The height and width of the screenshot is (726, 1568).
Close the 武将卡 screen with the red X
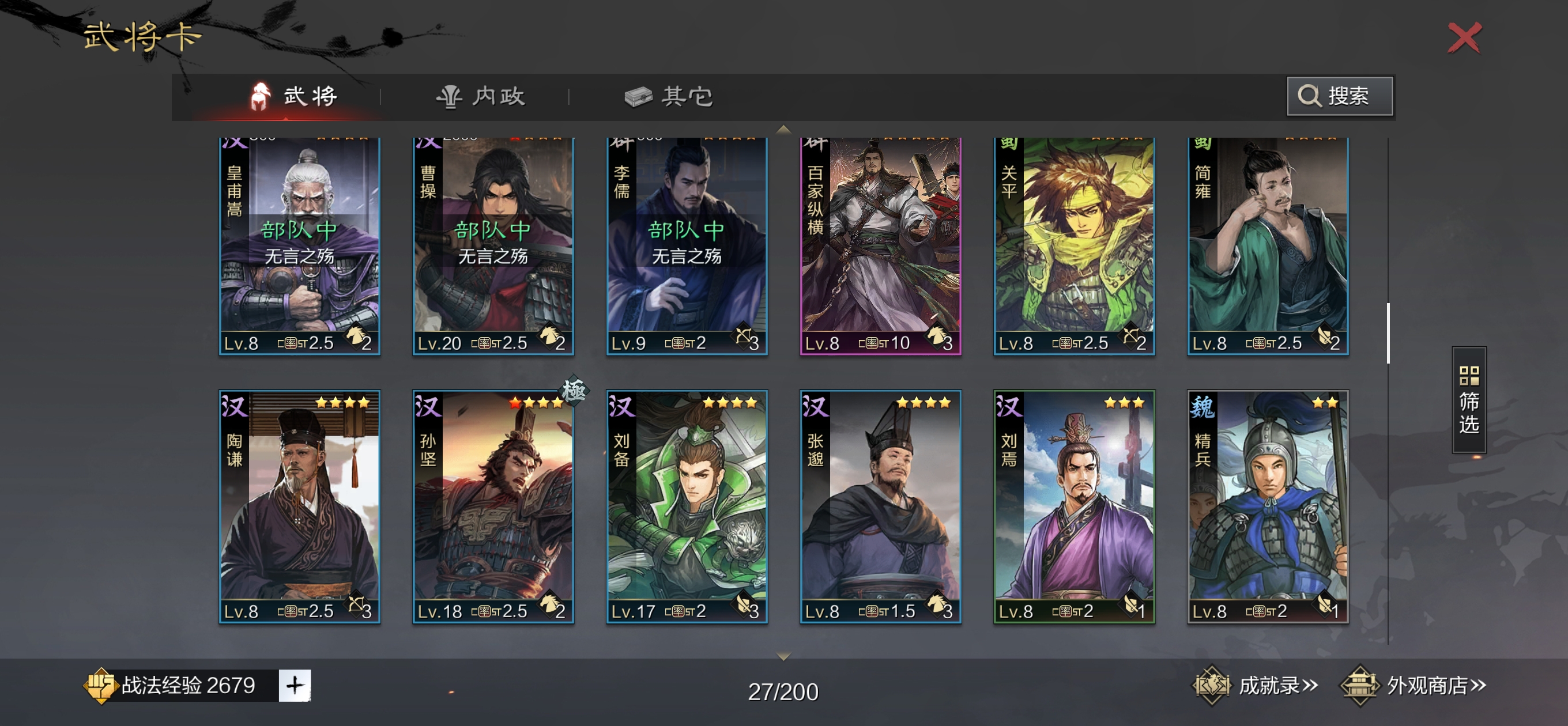[x=1464, y=37]
